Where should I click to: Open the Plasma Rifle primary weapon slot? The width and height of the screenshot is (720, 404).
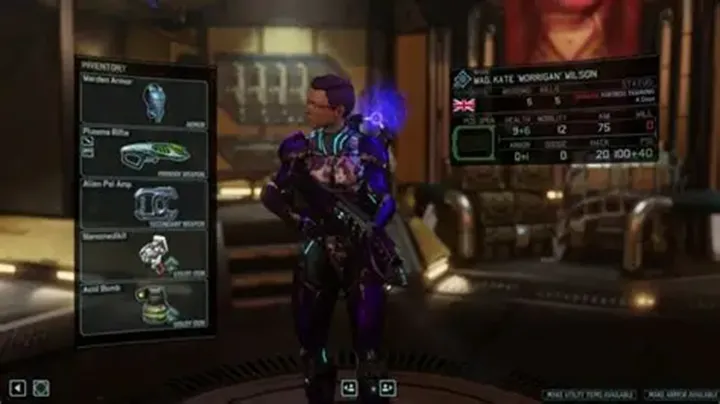[144, 152]
